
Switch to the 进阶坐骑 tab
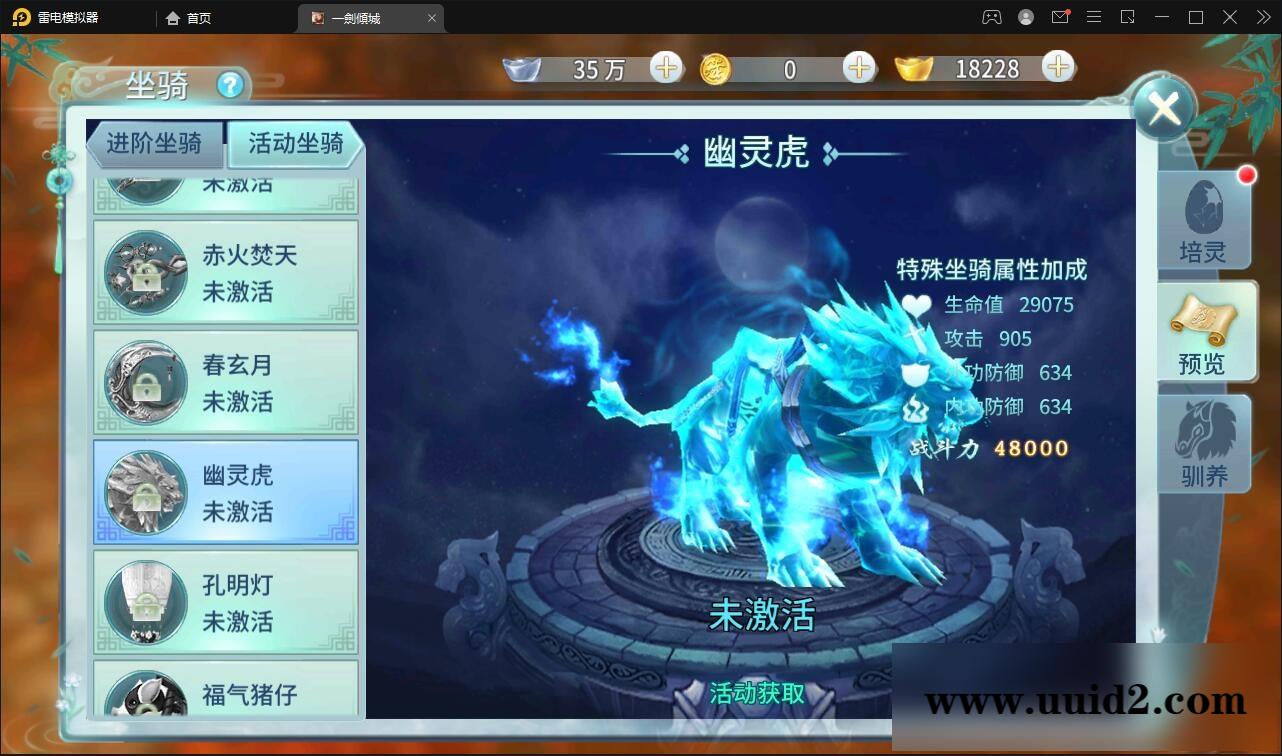coord(155,144)
